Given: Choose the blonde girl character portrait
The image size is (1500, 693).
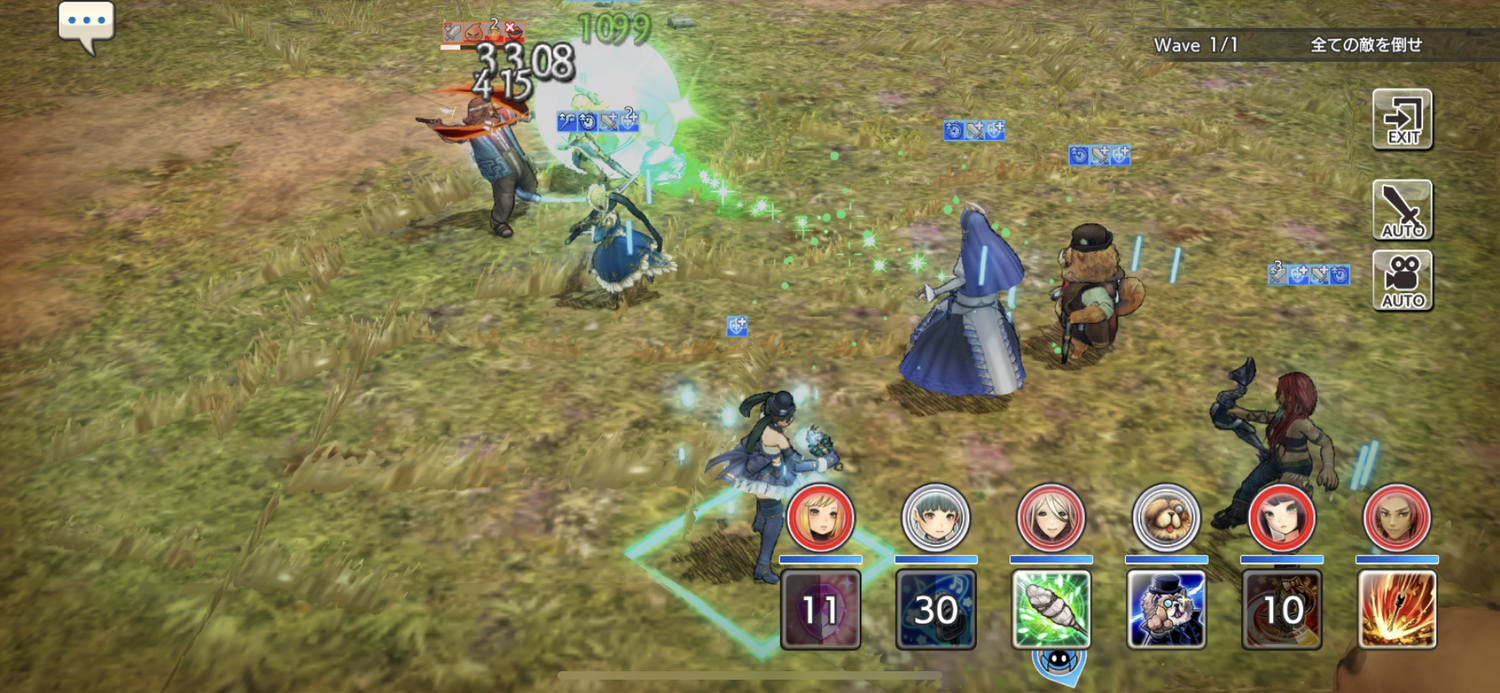Looking at the screenshot, I should coord(820,518).
